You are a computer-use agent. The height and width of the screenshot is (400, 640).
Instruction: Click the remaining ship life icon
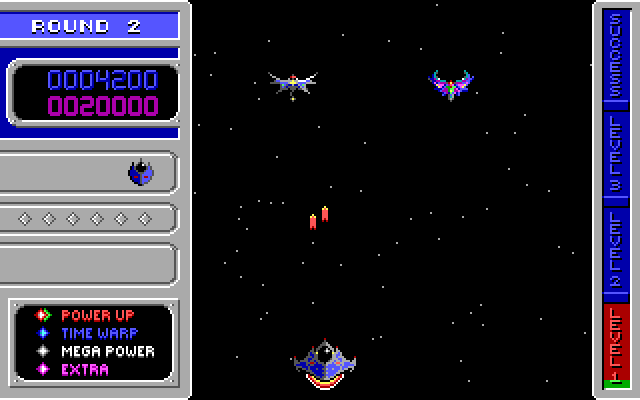[141, 173]
